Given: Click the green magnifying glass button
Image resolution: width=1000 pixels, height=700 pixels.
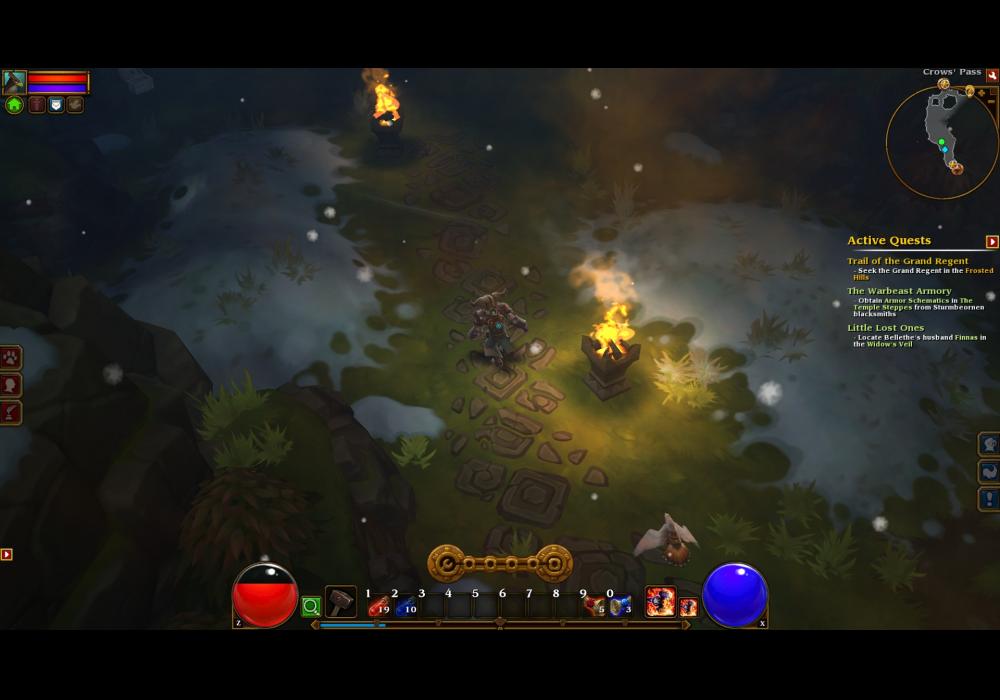Looking at the screenshot, I should click(x=311, y=606).
